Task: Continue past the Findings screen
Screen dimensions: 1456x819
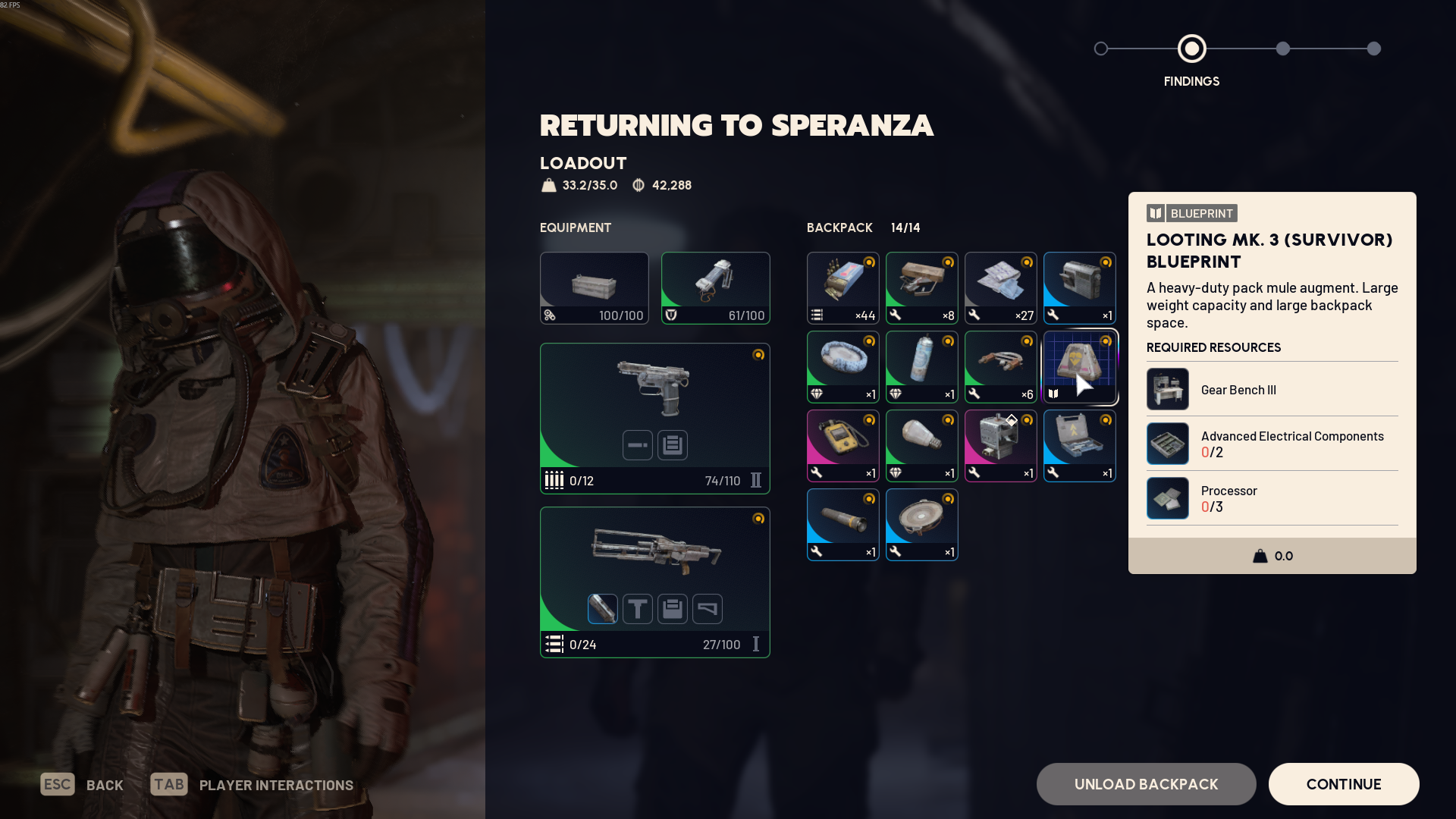Action: point(1343,784)
